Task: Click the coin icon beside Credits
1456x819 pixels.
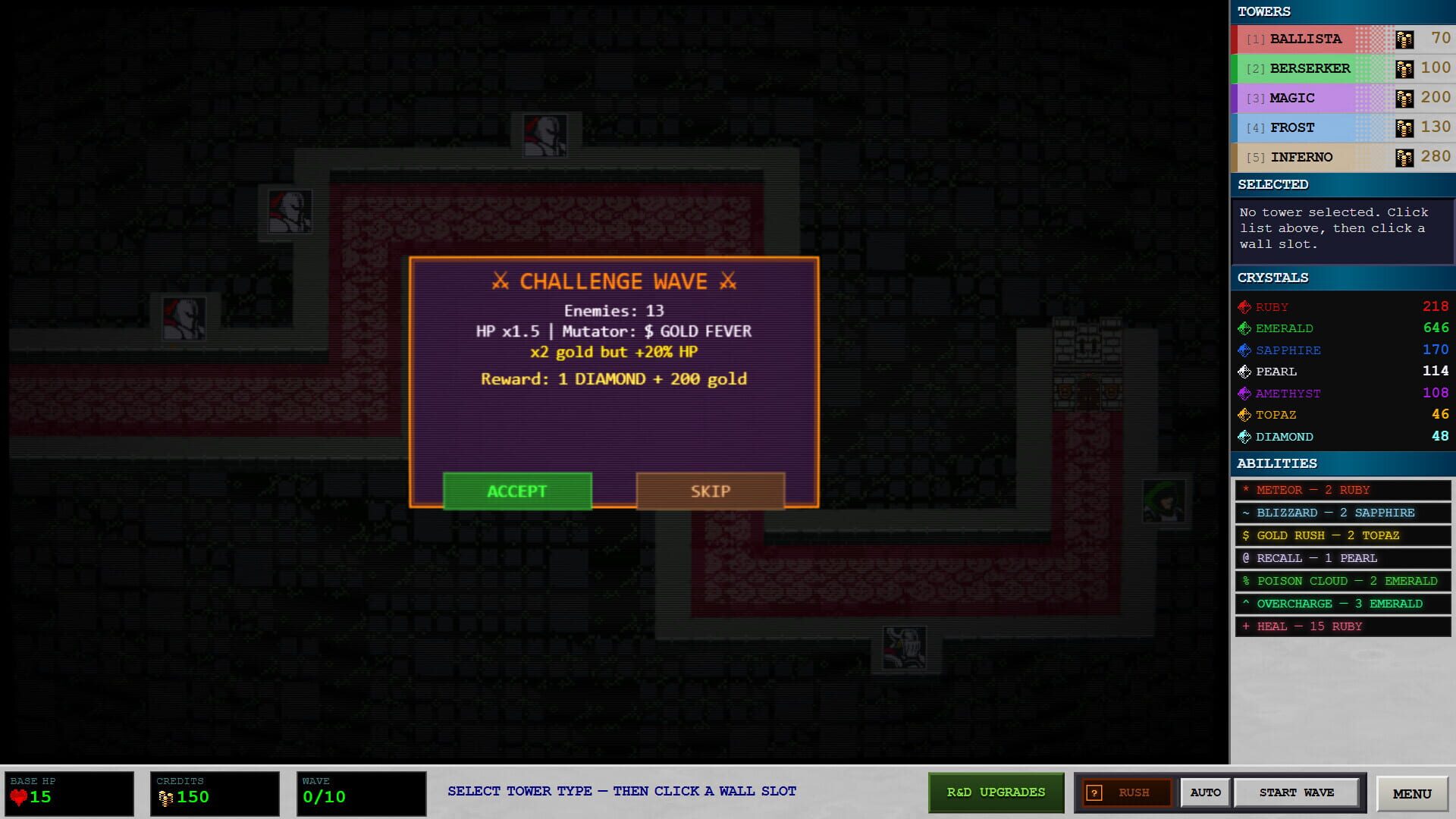Action: (x=166, y=795)
